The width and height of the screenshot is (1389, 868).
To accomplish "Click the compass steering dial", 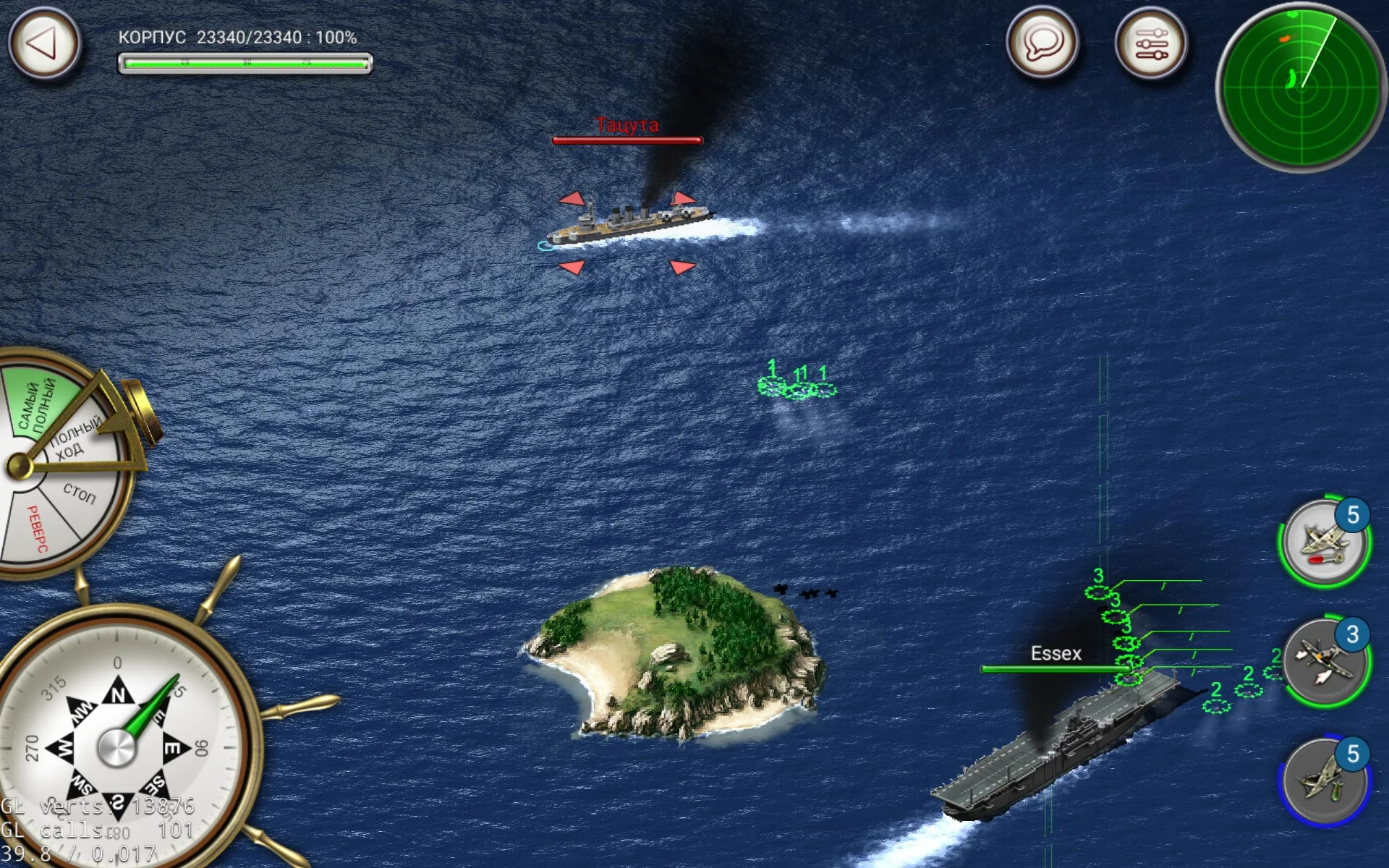I will tap(117, 746).
